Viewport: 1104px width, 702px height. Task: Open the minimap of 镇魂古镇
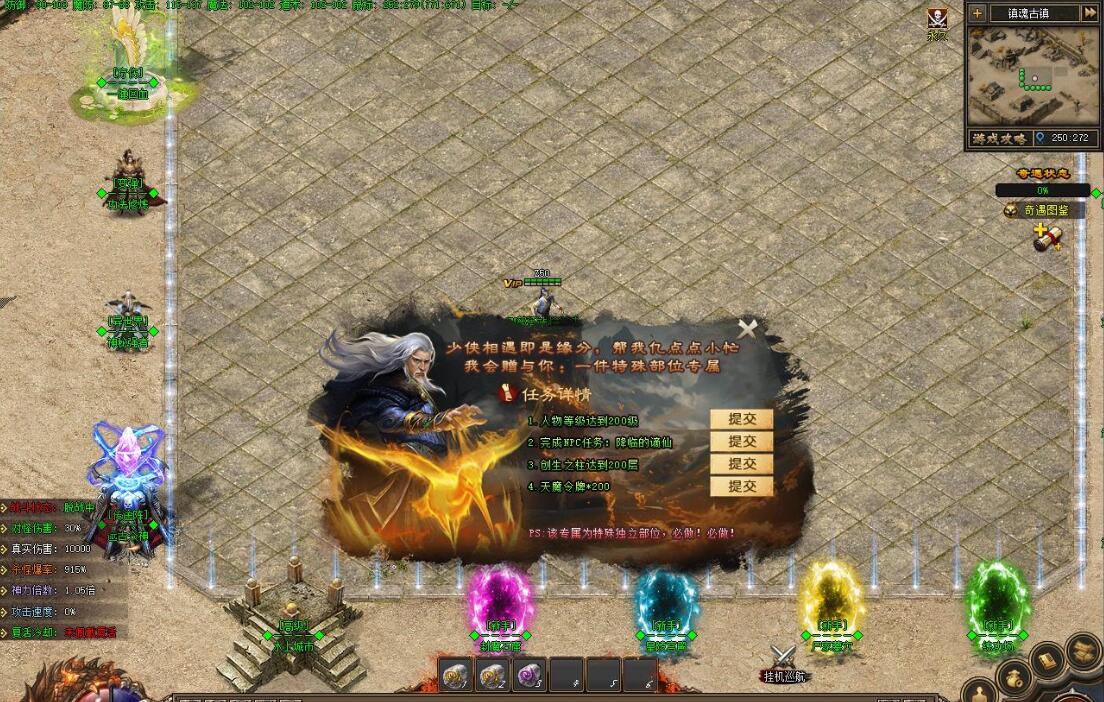point(1034,75)
